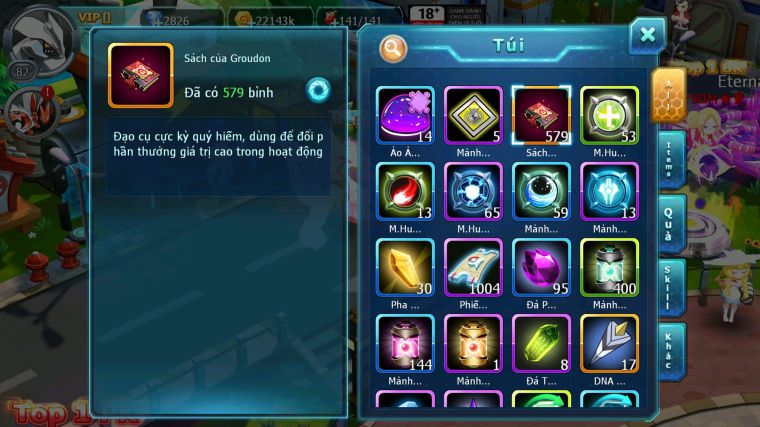Viewport: 760px width, 427px height.
Task: Choose the yellow crystal item with 30
Action: tap(405, 267)
